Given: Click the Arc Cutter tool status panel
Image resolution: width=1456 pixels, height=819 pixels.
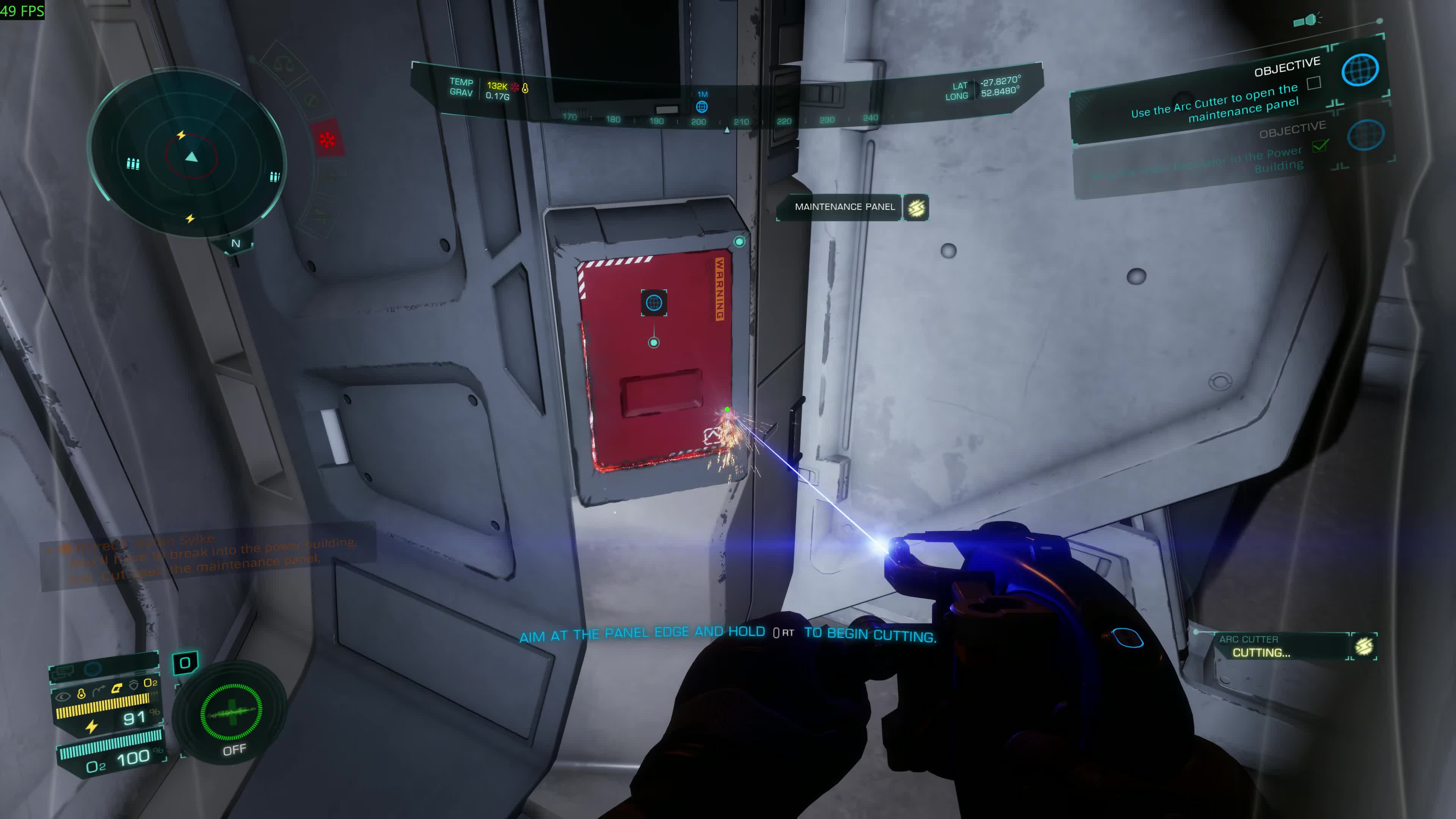Looking at the screenshot, I should pos(1283,646).
